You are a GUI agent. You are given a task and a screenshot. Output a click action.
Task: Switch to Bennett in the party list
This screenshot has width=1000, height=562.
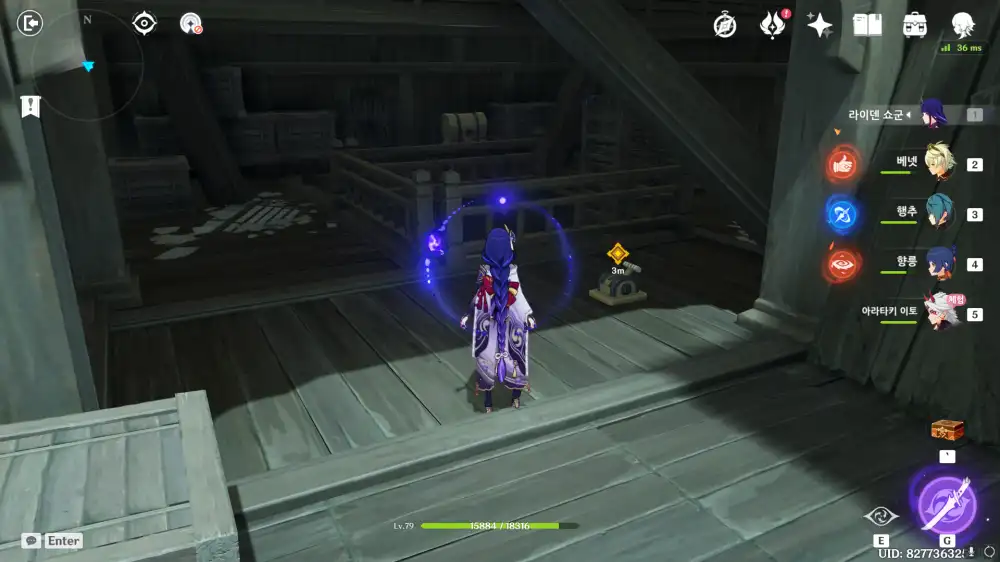pos(937,163)
